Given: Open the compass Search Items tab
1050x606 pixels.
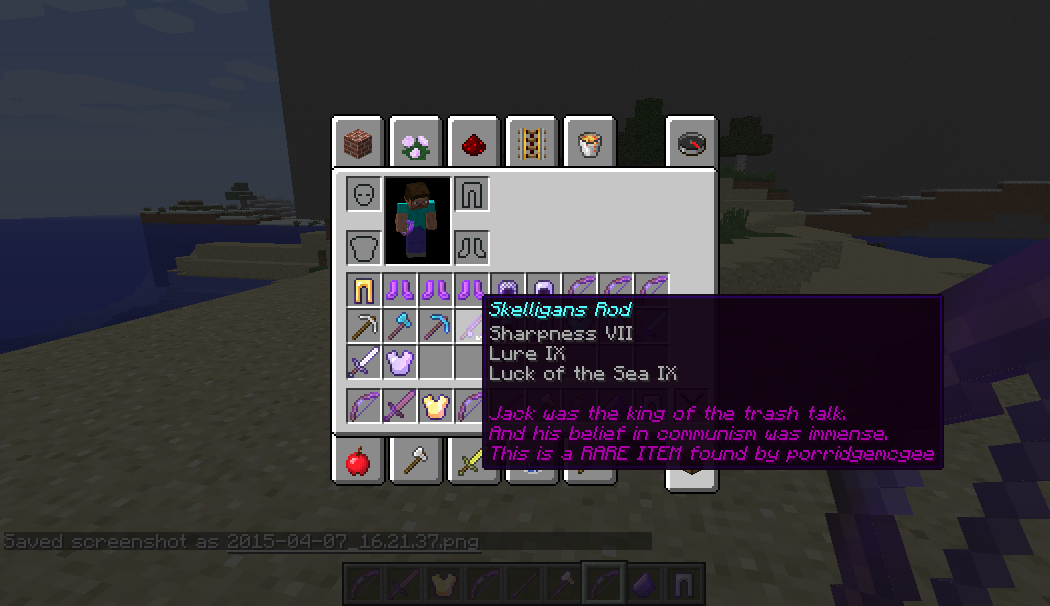Looking at the screenshot, I should coord(691,145).
